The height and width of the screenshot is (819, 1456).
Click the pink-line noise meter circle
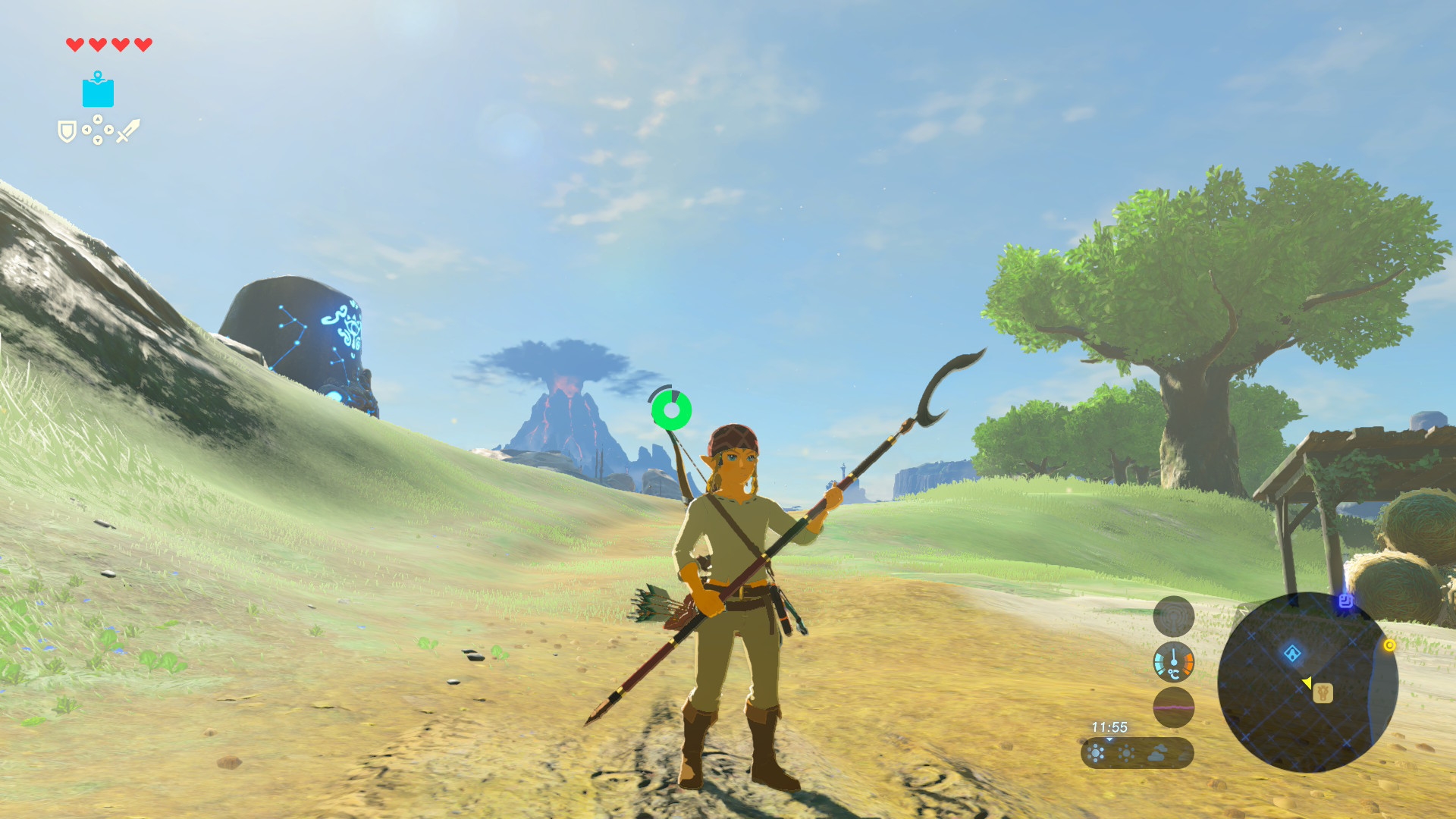1173,707
